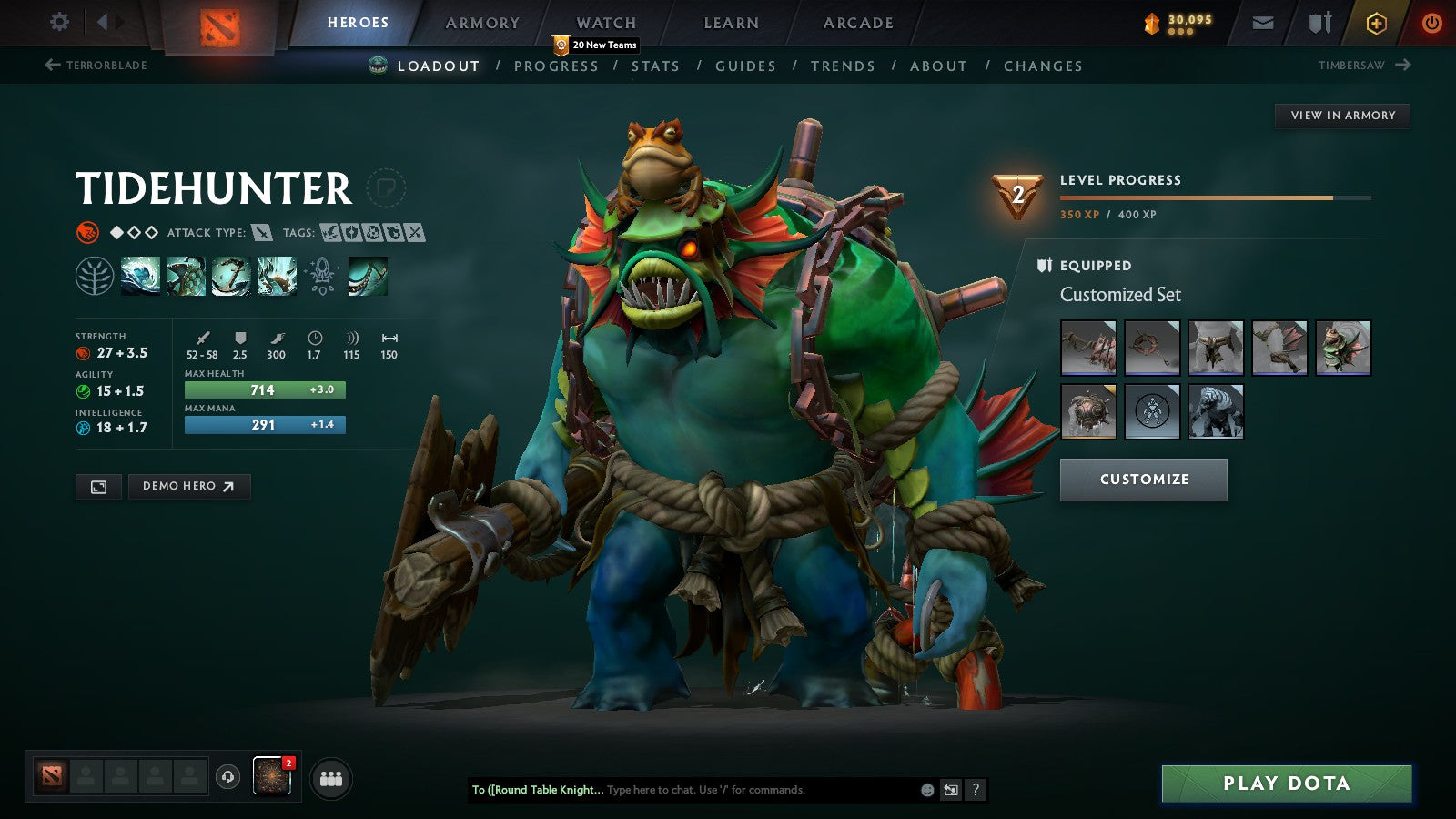The height and width of the screenshot is (819, 1456).
Task: Select the empty loadout slot with circle icon
Action: [x=1152, y=412]
